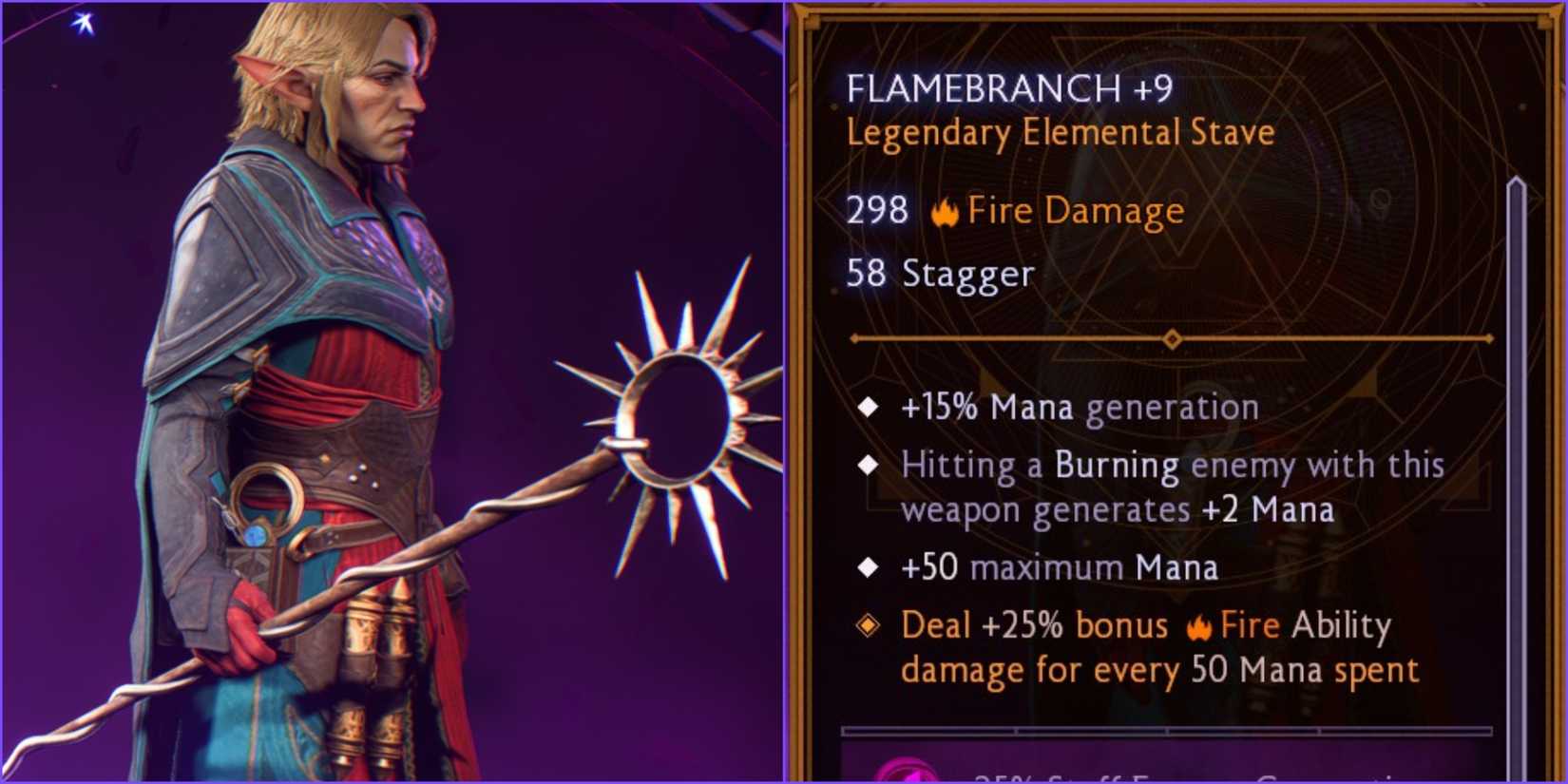Viewport: 1568px width, 784px height.
Task: Click the white diamond beside the Burning enemy perk
Action: click(x=868, y=465)
